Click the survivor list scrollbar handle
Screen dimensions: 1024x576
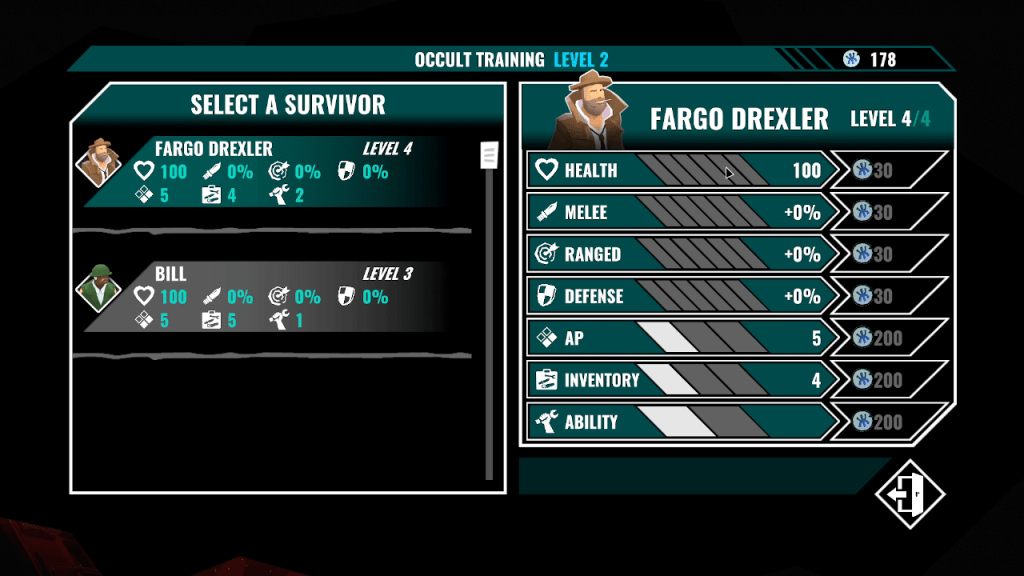point(489,155)
